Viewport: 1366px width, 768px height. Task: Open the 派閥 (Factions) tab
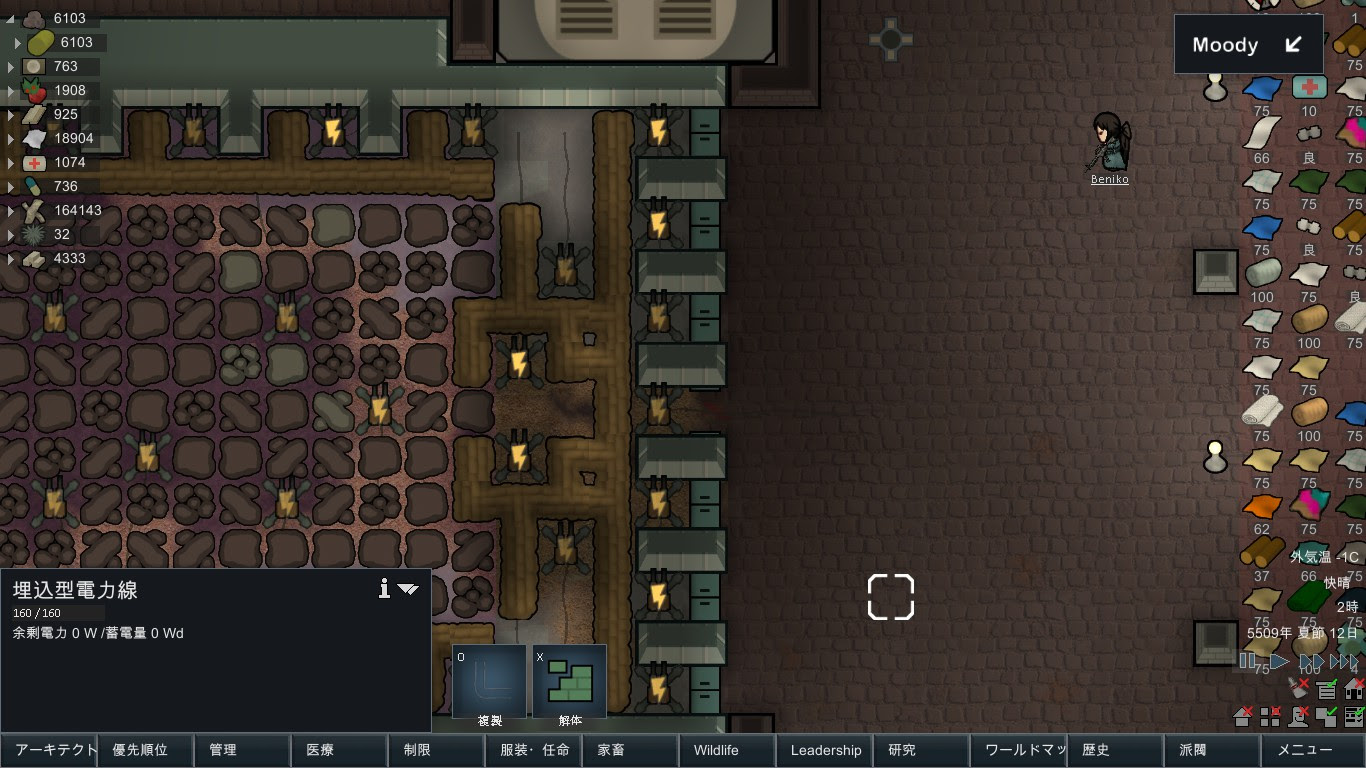pos(1212,750)
